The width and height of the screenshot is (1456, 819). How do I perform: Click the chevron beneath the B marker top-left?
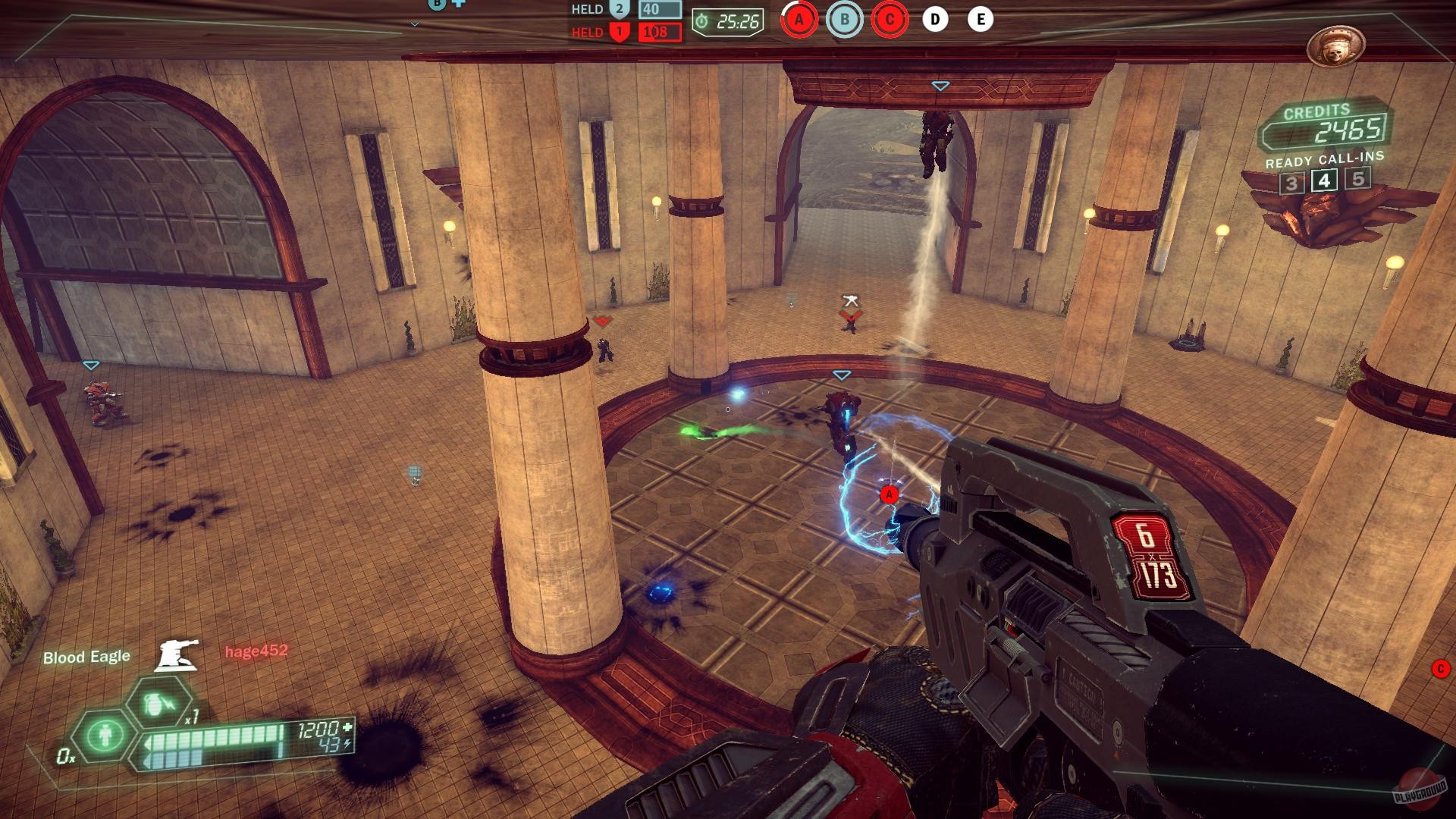(x=414, y=24)
